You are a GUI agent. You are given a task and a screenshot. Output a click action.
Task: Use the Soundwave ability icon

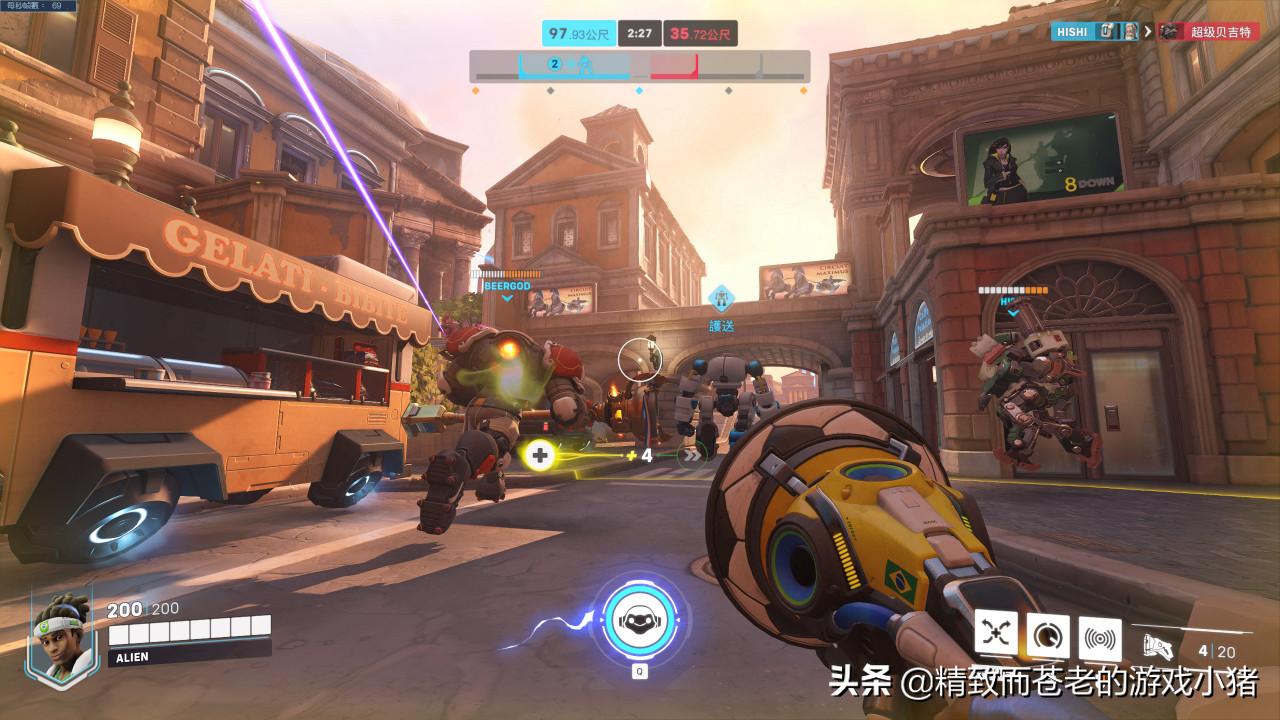(1100, 635)
